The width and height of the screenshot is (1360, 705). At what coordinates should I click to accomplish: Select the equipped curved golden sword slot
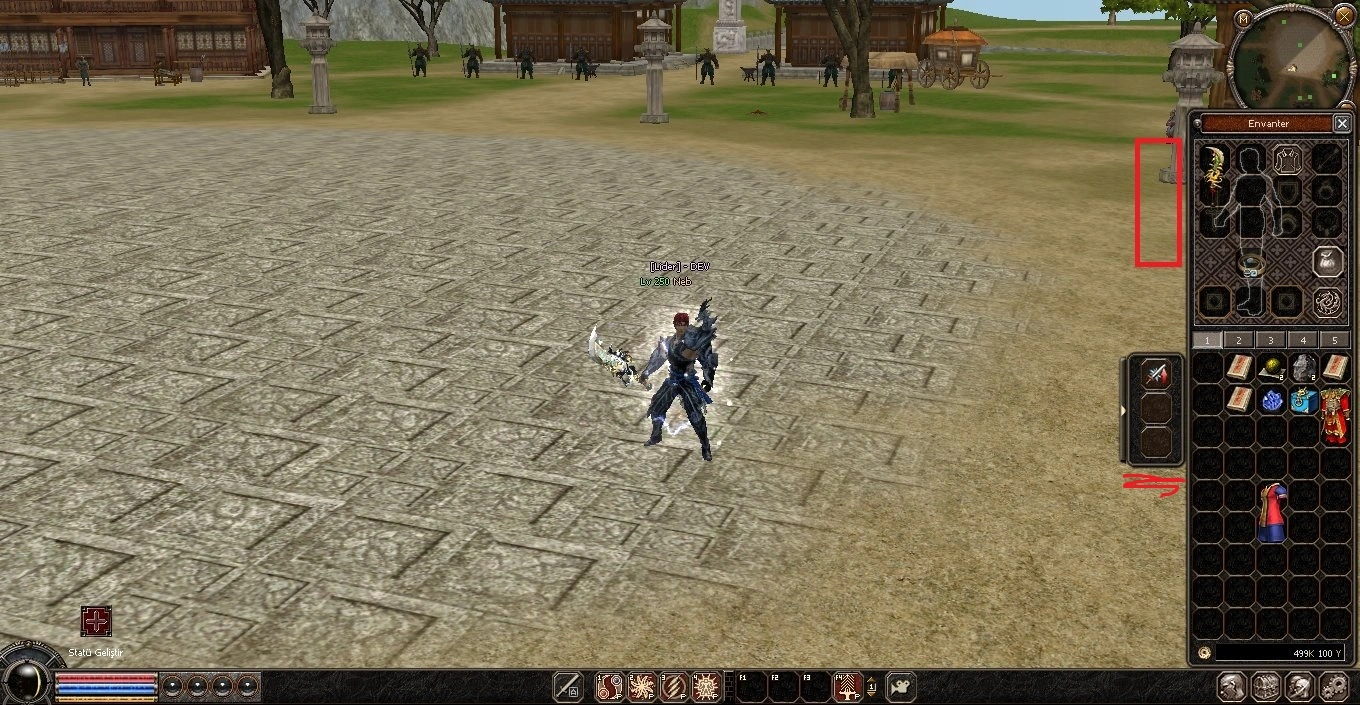(1214, 175)
